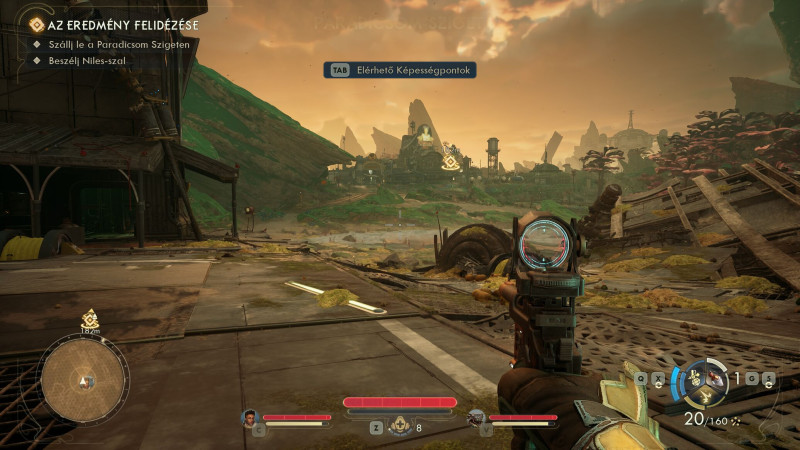Use the medical inhaler icon

pyautogui.click(x=402, y=427)
